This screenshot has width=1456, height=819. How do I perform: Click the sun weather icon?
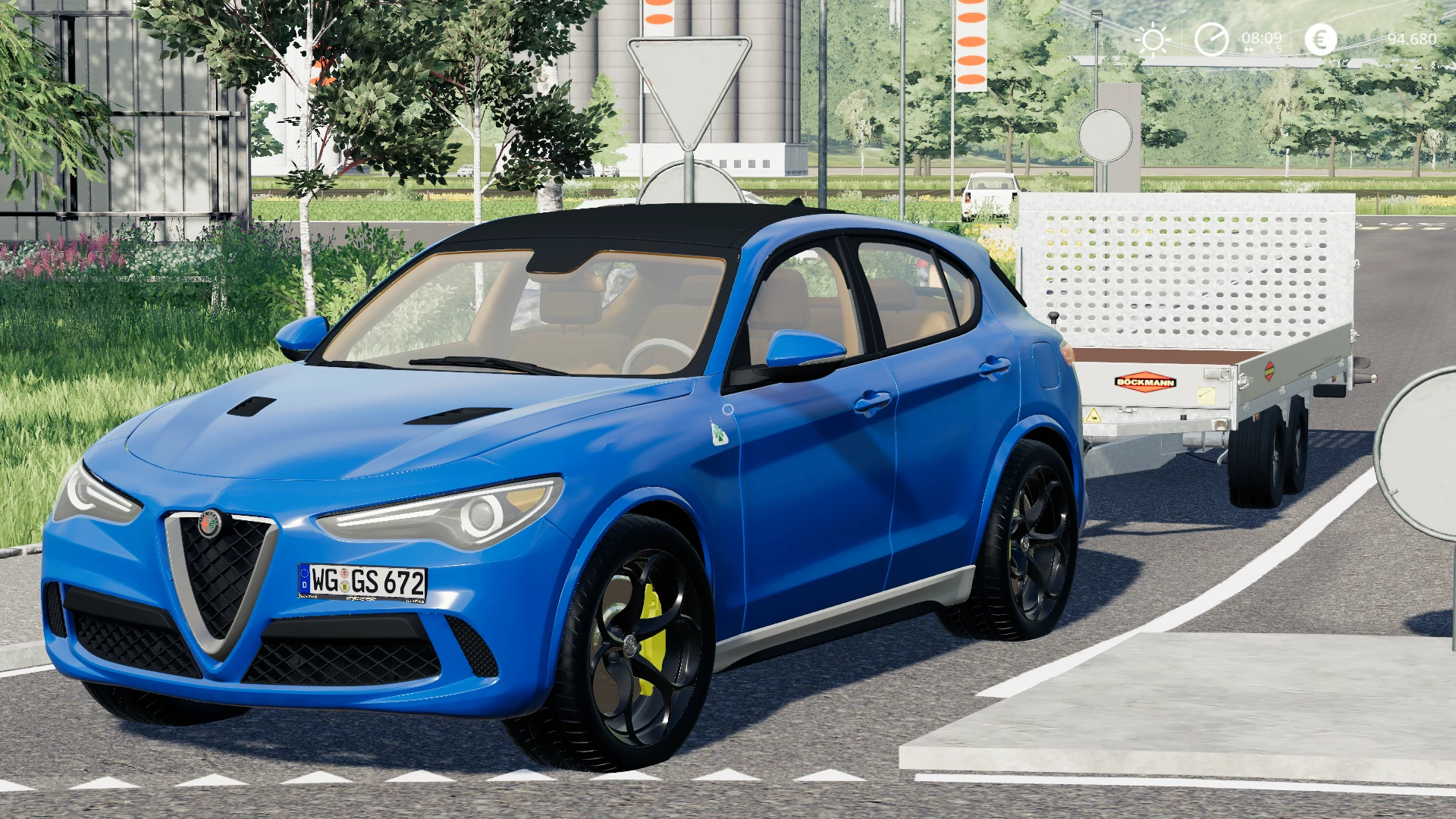[x=1153, y=39]
